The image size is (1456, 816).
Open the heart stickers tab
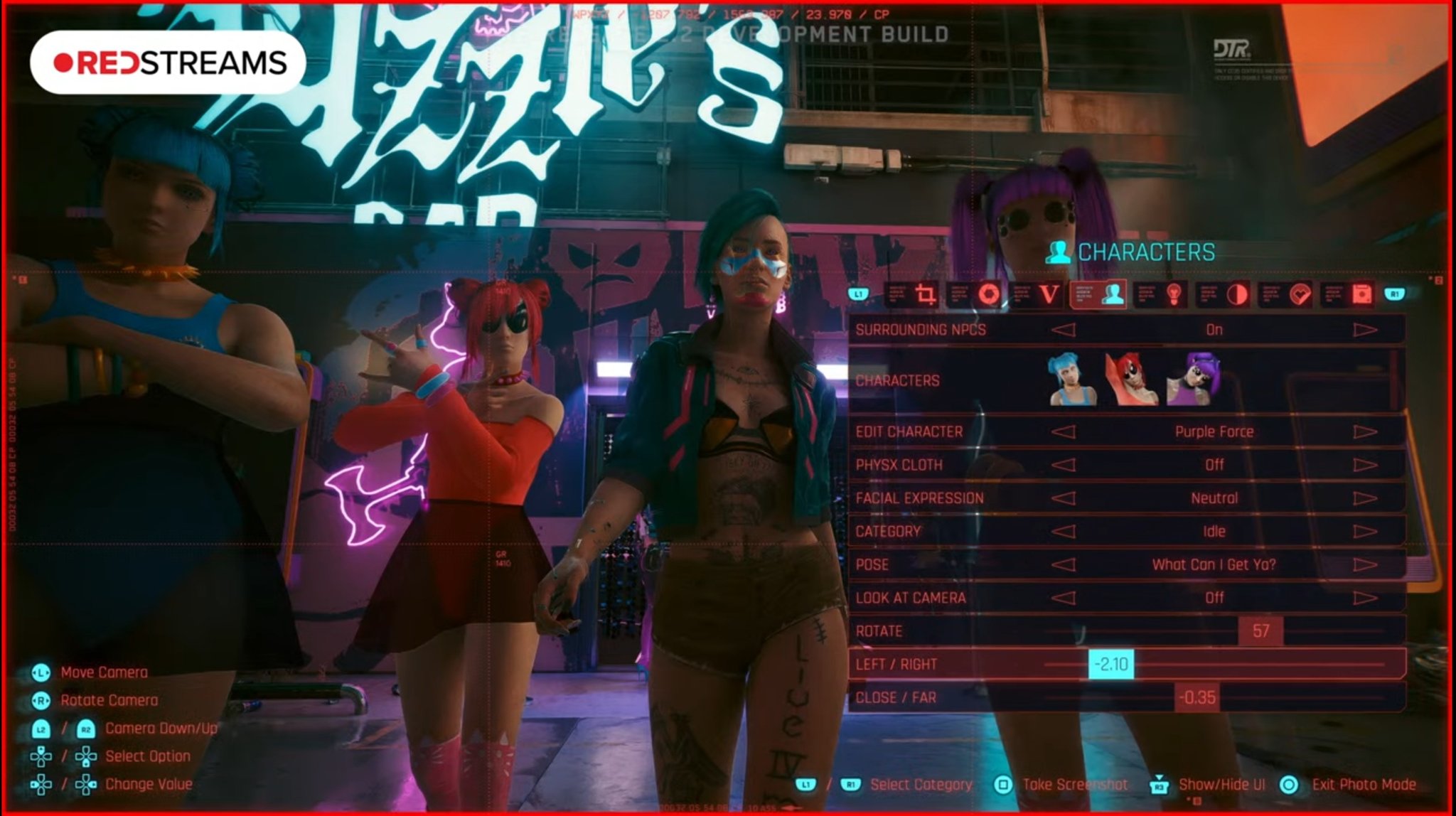tap(1299, 294)
